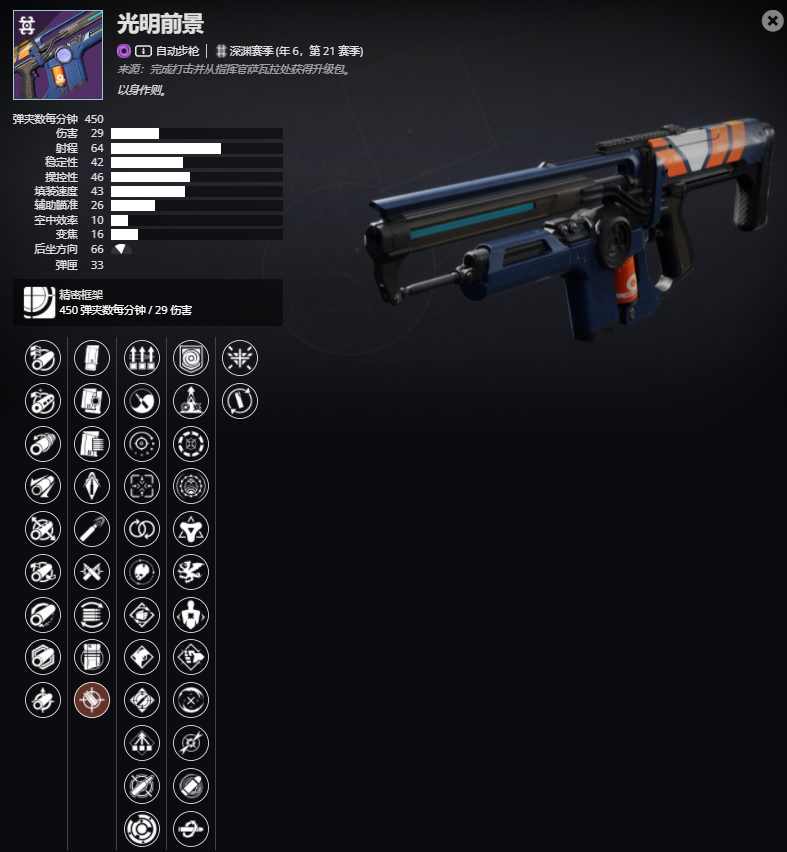
Task: Choose the stacked rounds magazine perk
Action: (x=92, y=614)
